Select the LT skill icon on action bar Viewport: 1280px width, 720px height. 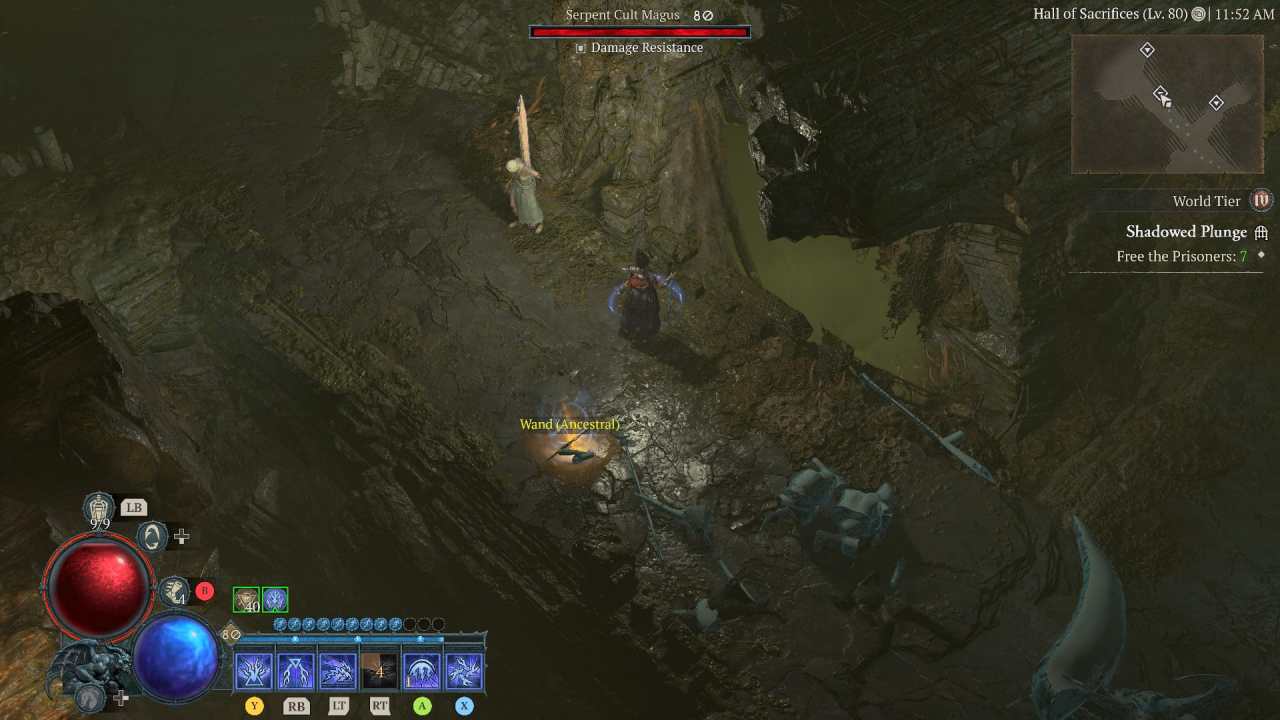pyautogui.click(x=337, y=668)
